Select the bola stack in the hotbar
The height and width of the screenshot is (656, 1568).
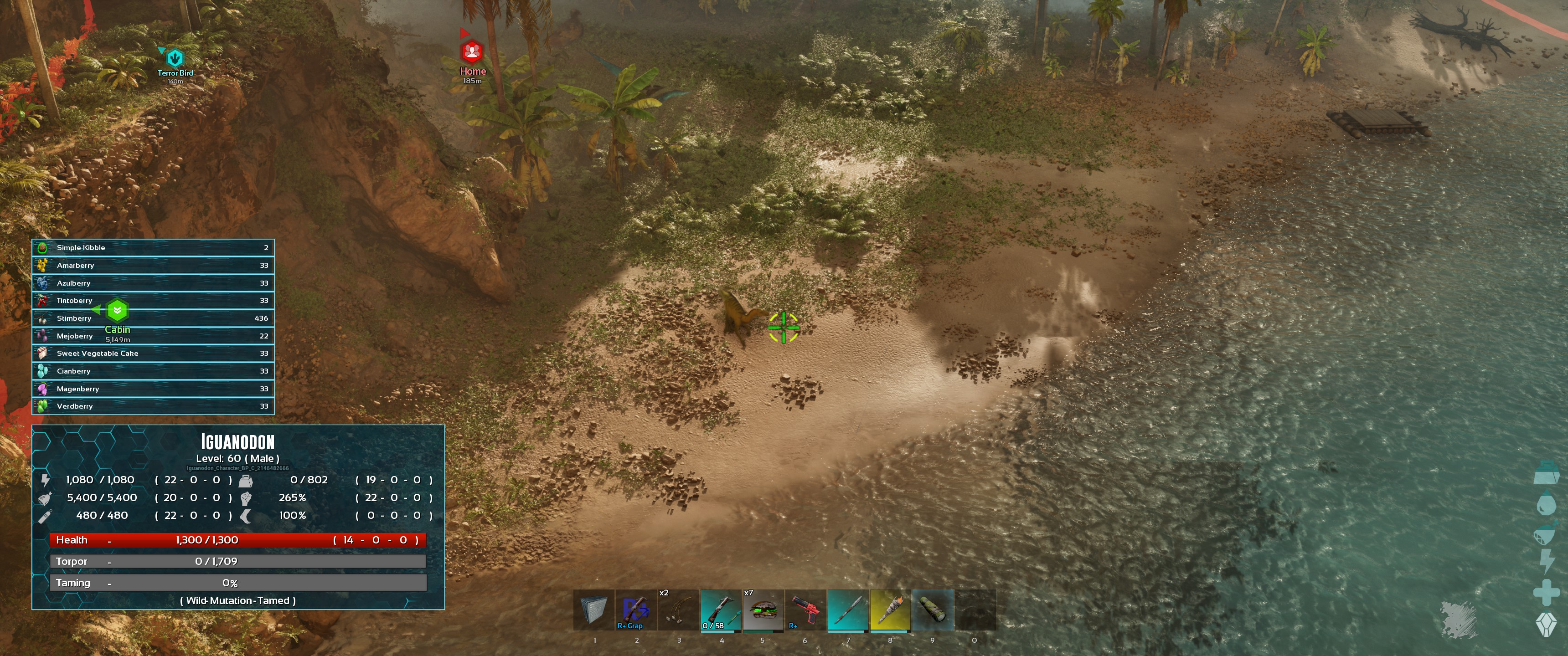coord(678,610)
